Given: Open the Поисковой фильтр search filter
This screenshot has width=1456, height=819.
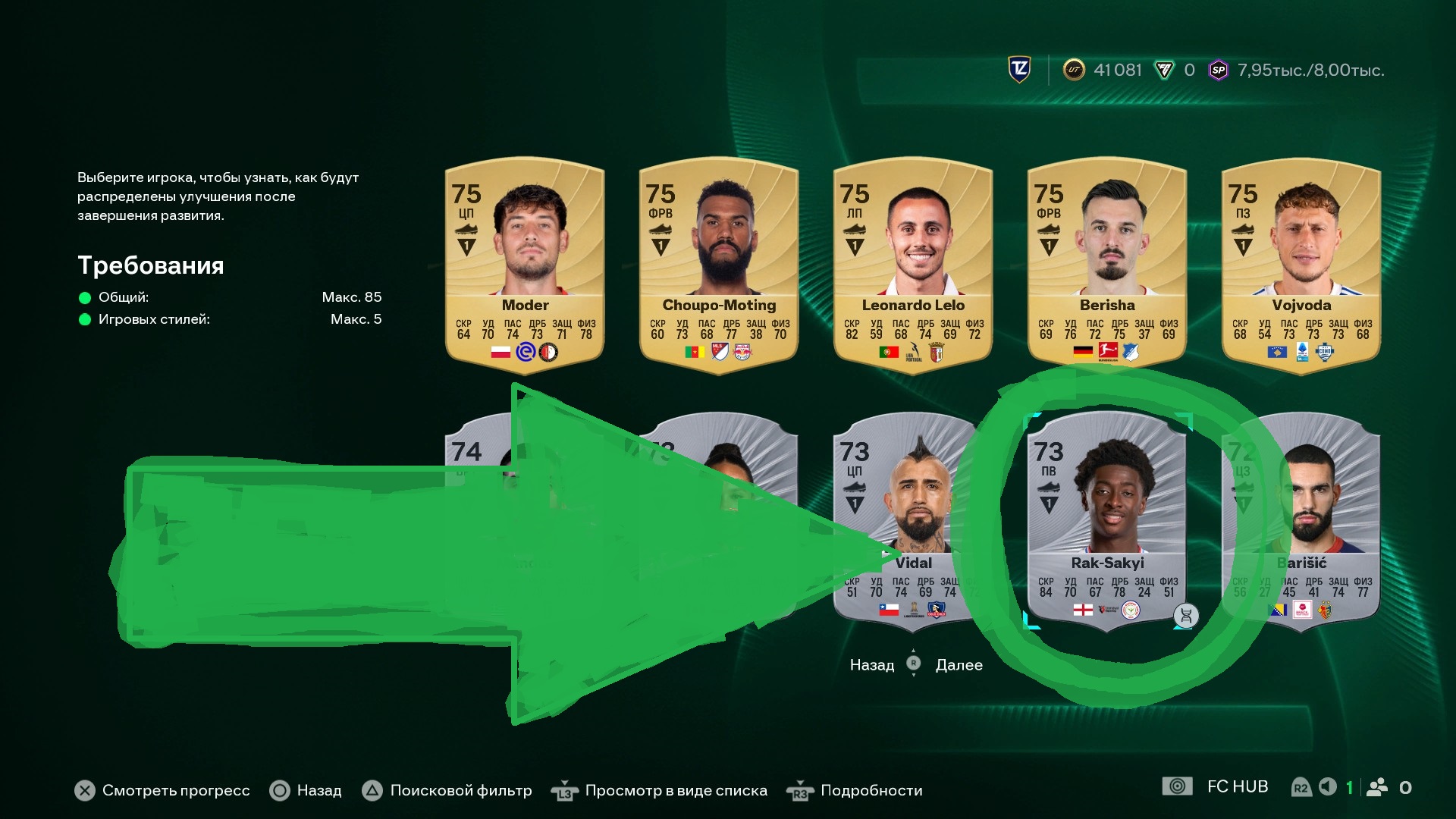Looking at the screenshot, I should pos(460,791).
